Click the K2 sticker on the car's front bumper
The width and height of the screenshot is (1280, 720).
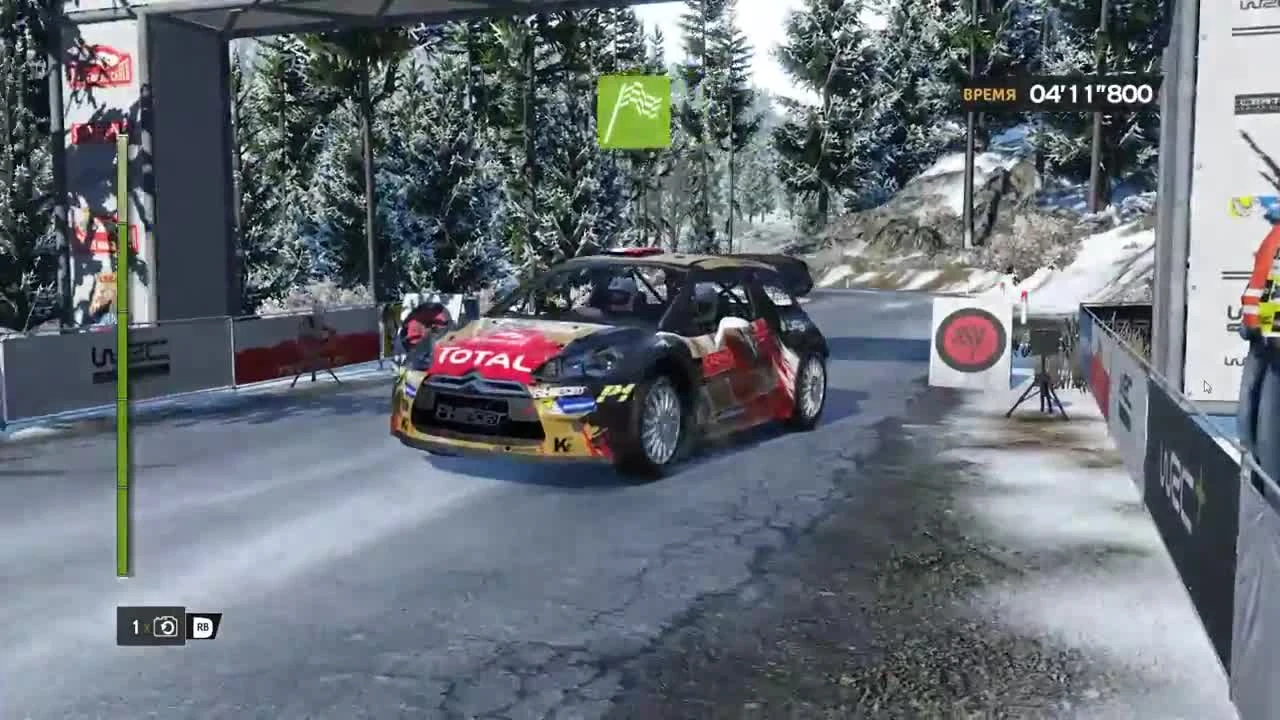pyautogui.click(x=560, y=444)
